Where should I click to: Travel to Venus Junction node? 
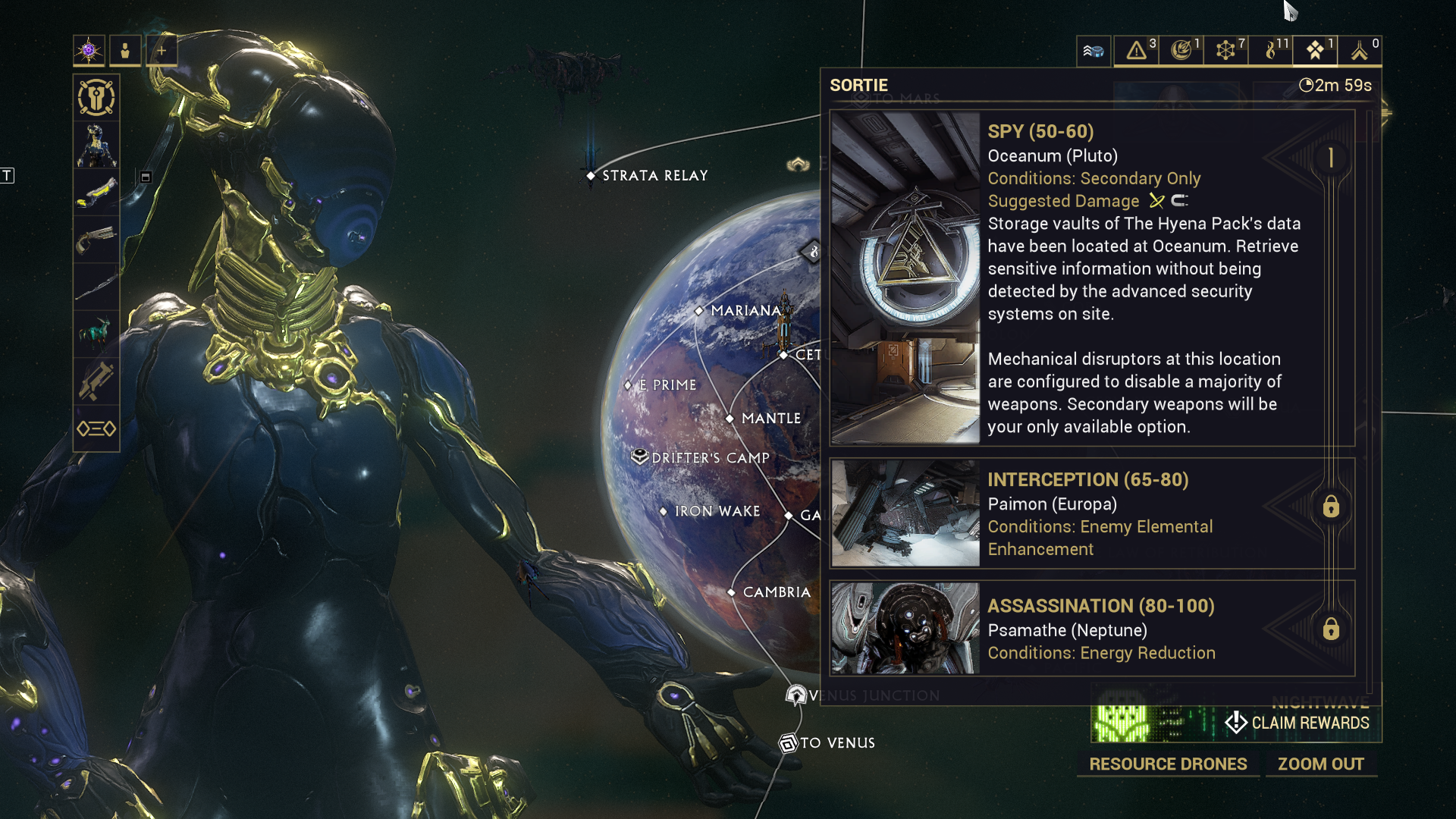coord(796,695)
